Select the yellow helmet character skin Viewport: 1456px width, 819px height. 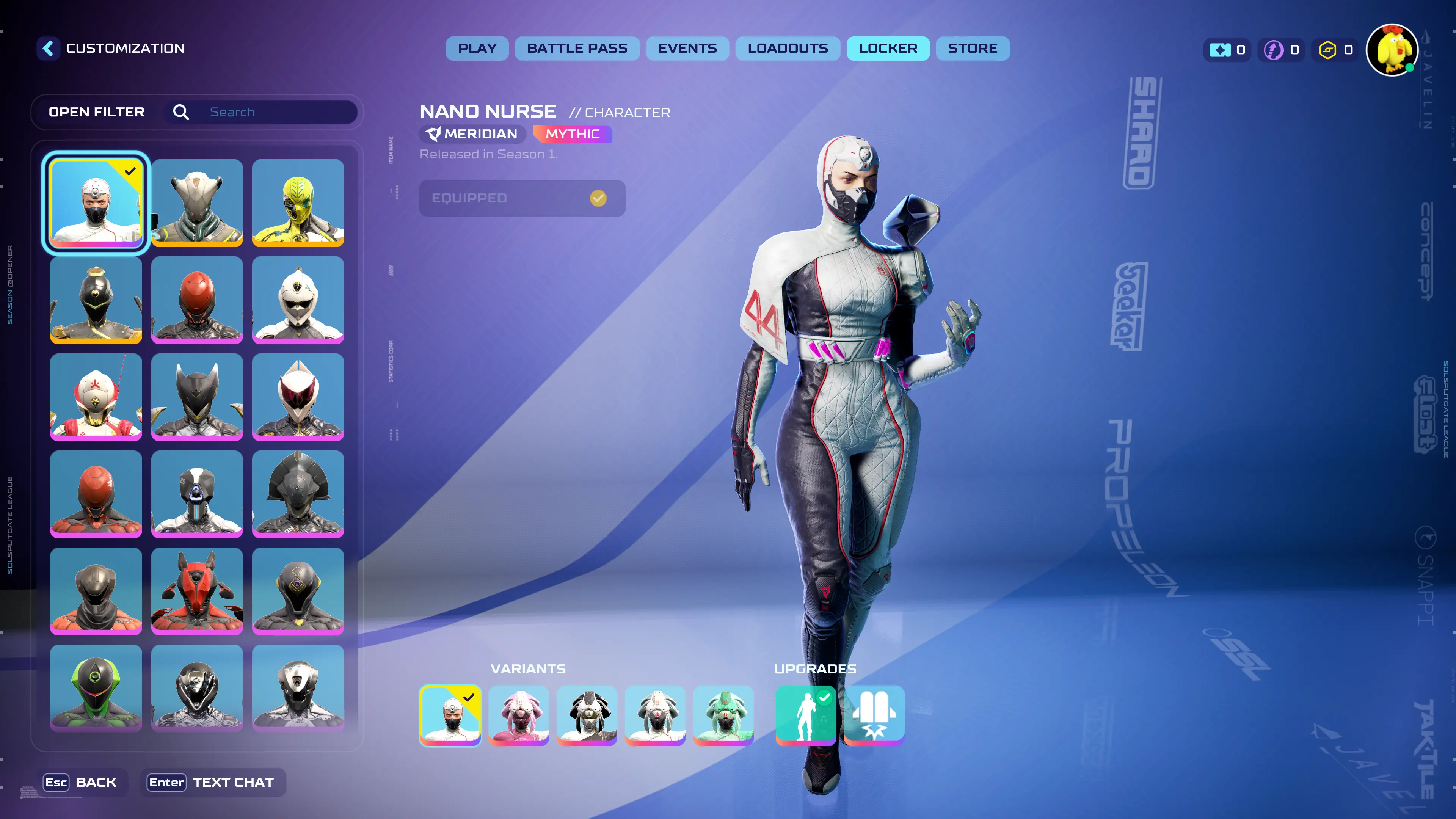click(298, 203)
